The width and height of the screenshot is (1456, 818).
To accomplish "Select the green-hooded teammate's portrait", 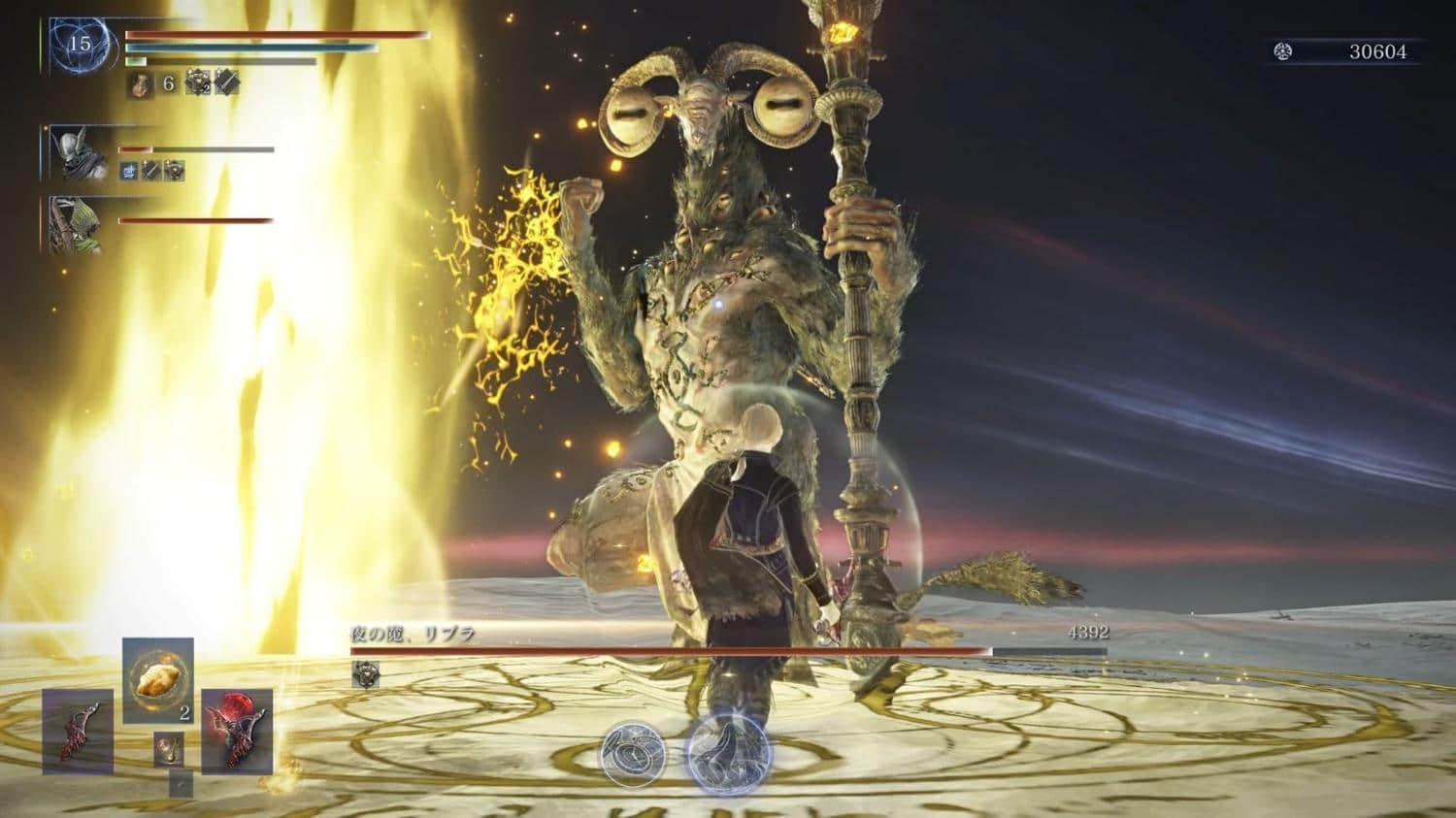I will (x=73, y=225).
